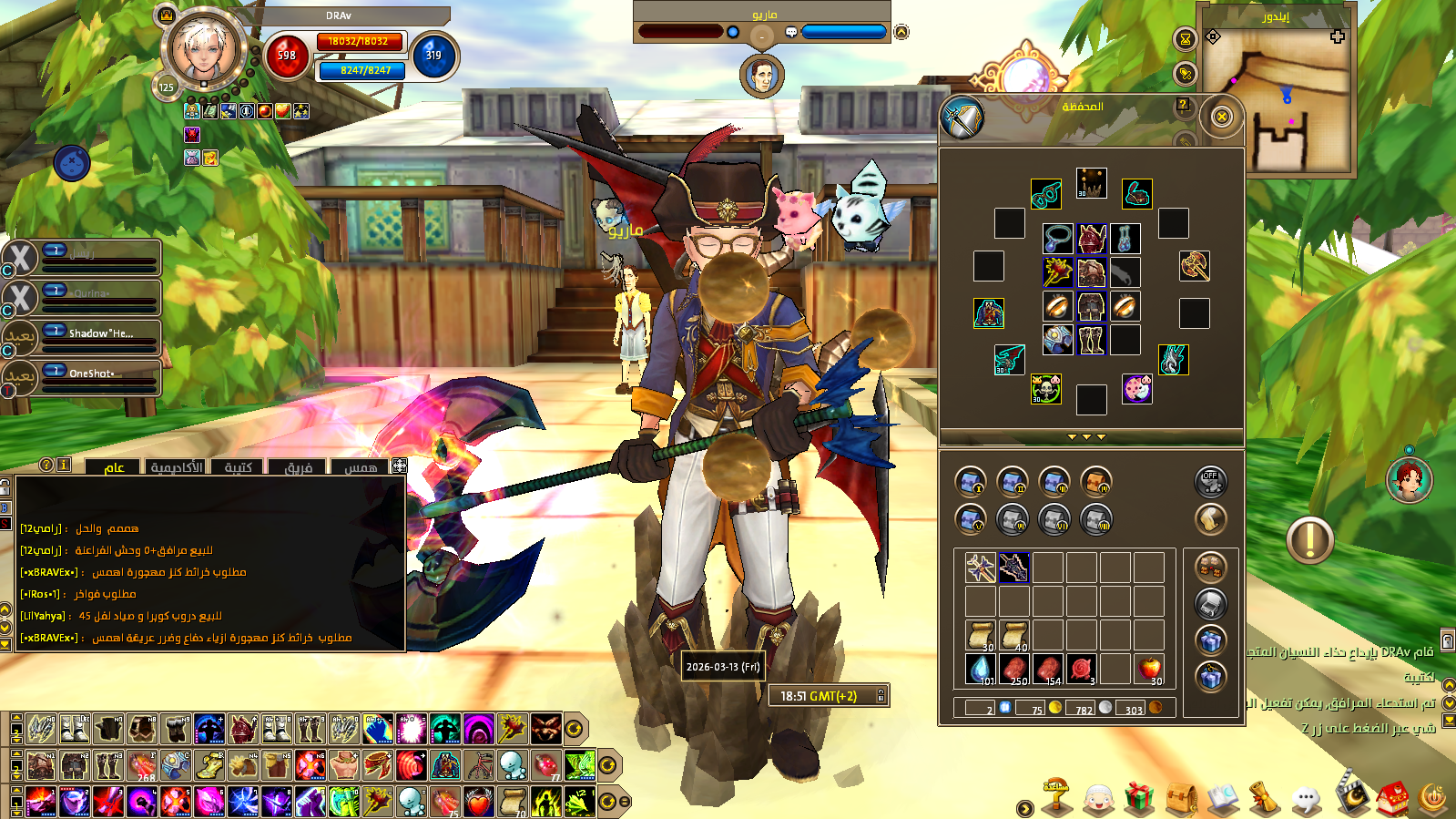Open the همس whisper chat tab
Viewport: 1456px width, 819px height.
click(361, 467)
